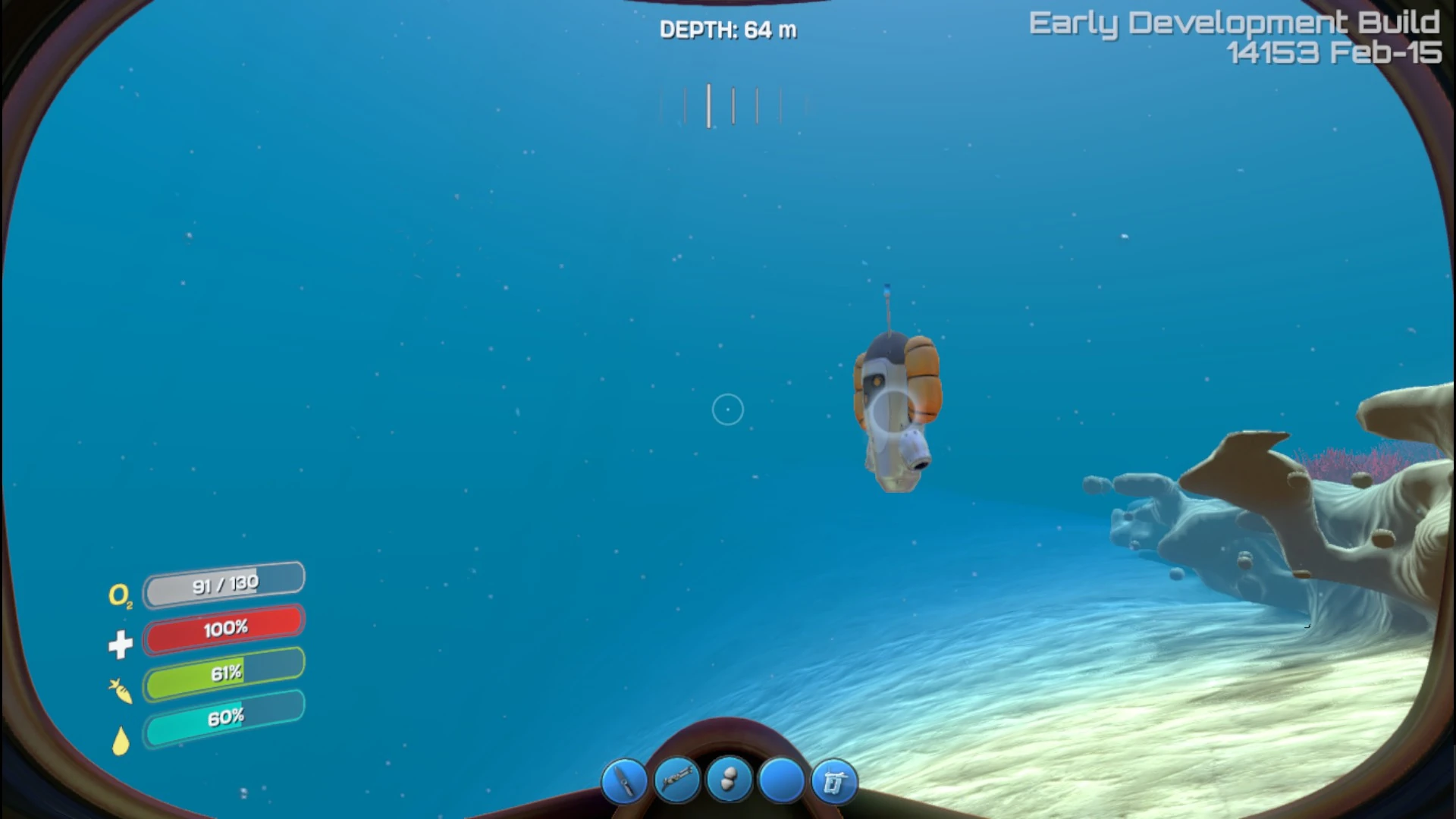
Task: Click the Early Development Build label
Action: [1234, 23]
